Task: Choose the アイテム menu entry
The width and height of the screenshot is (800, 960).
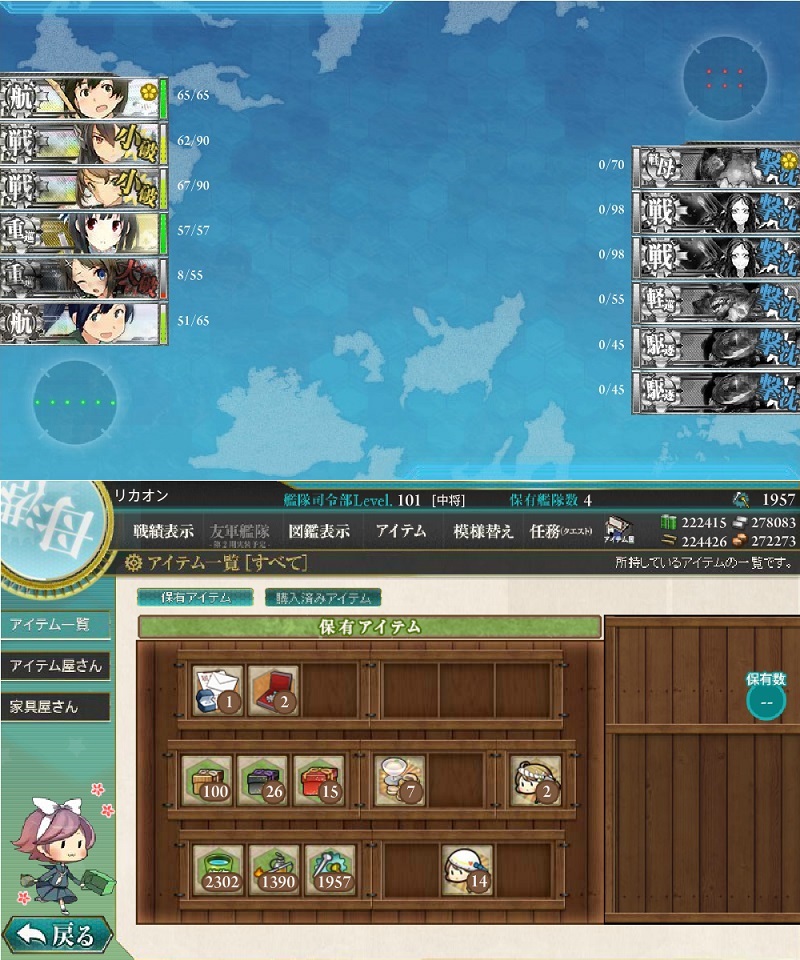Action: pos(400,532)
